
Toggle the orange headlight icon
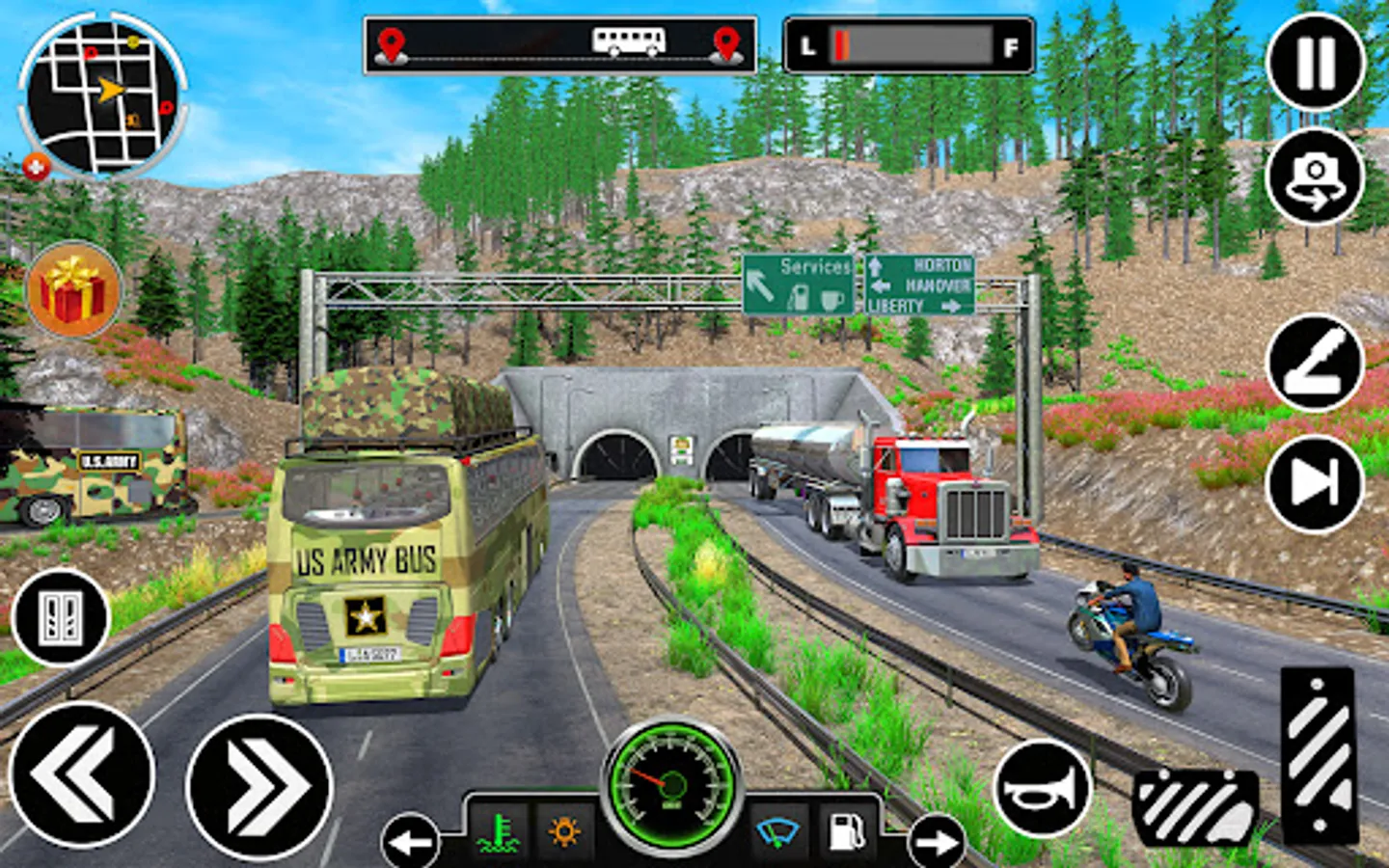564,831
